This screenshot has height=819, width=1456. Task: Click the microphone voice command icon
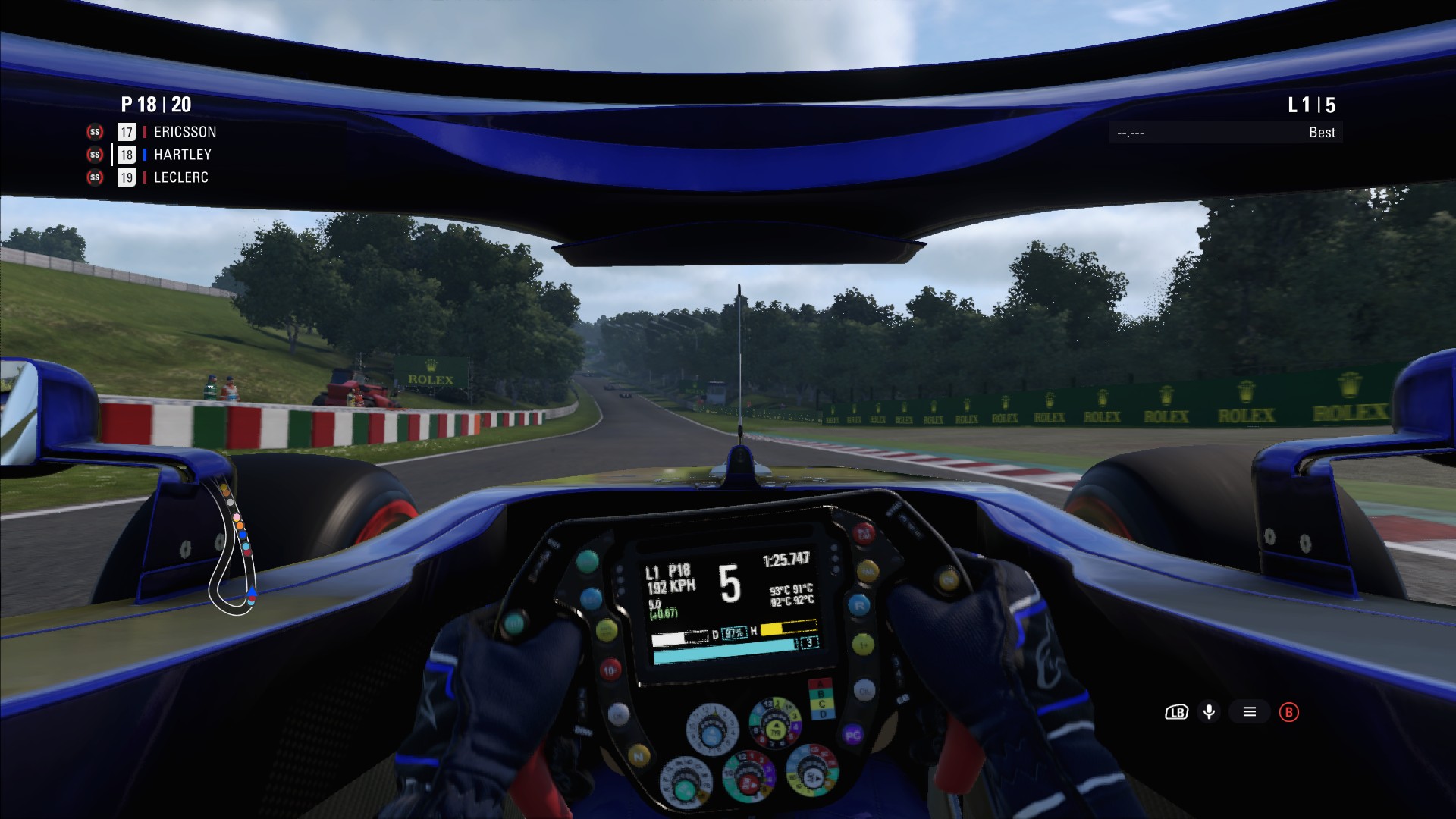point(1209,712)
